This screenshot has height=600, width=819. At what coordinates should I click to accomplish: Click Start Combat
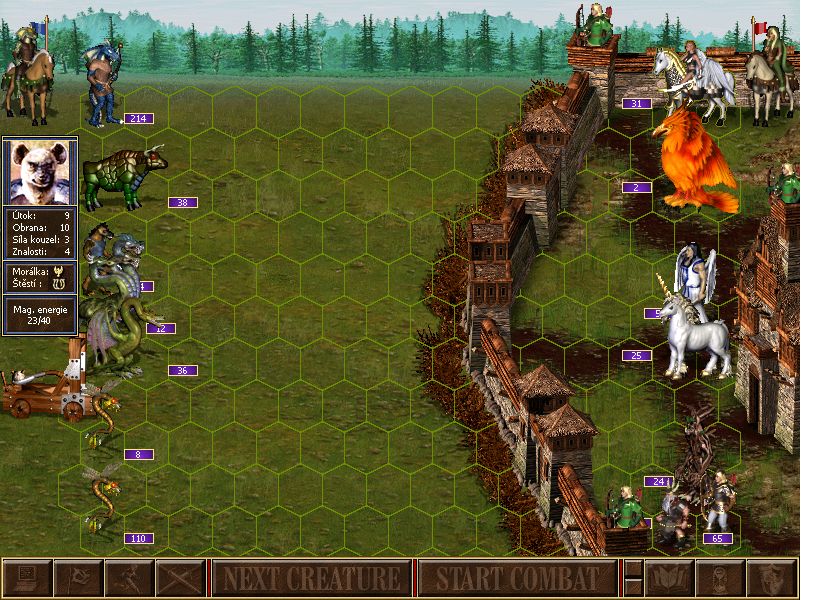[517, 578]
